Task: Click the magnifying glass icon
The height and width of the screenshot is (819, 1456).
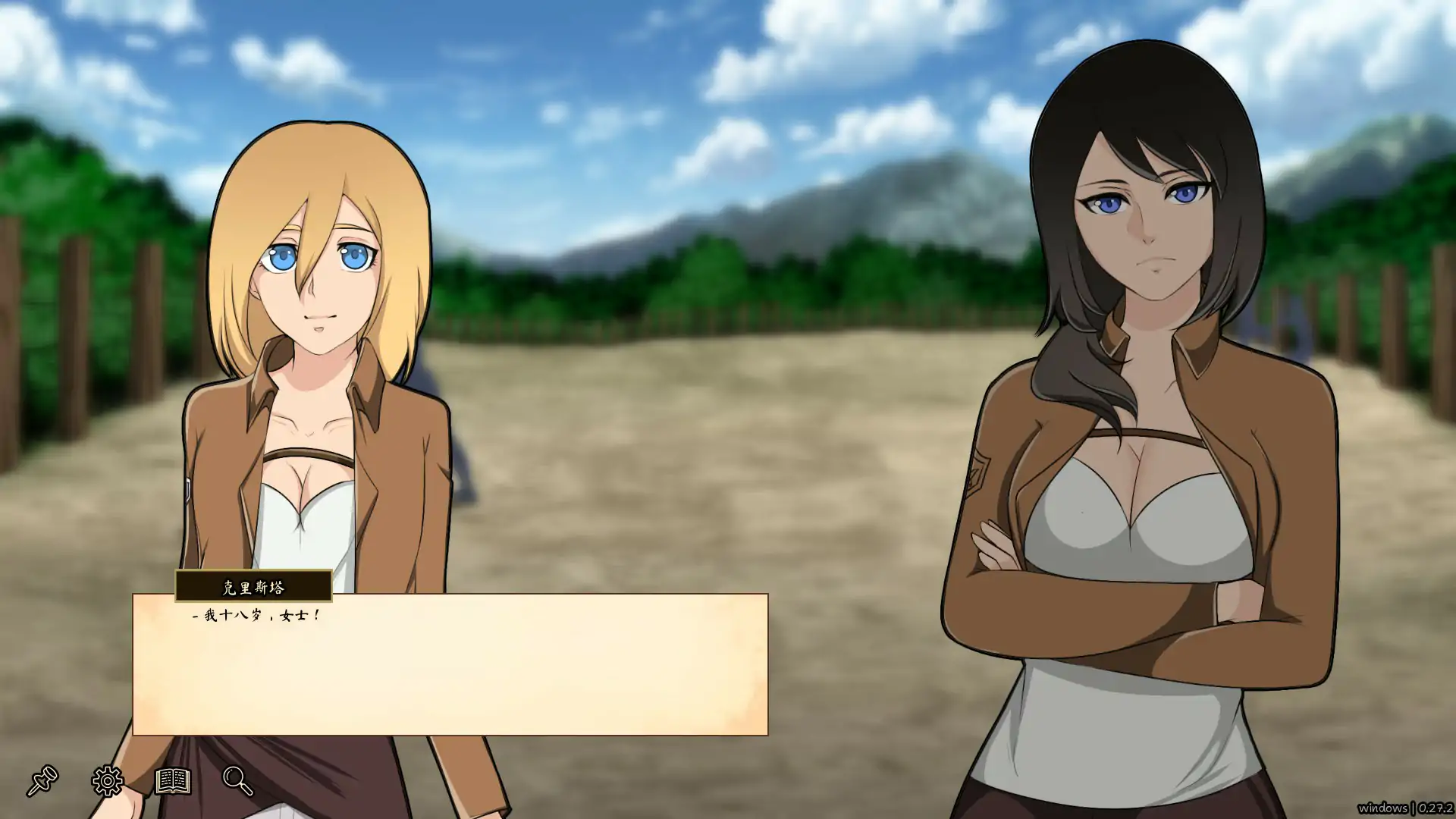Action: tap(237, 780)
